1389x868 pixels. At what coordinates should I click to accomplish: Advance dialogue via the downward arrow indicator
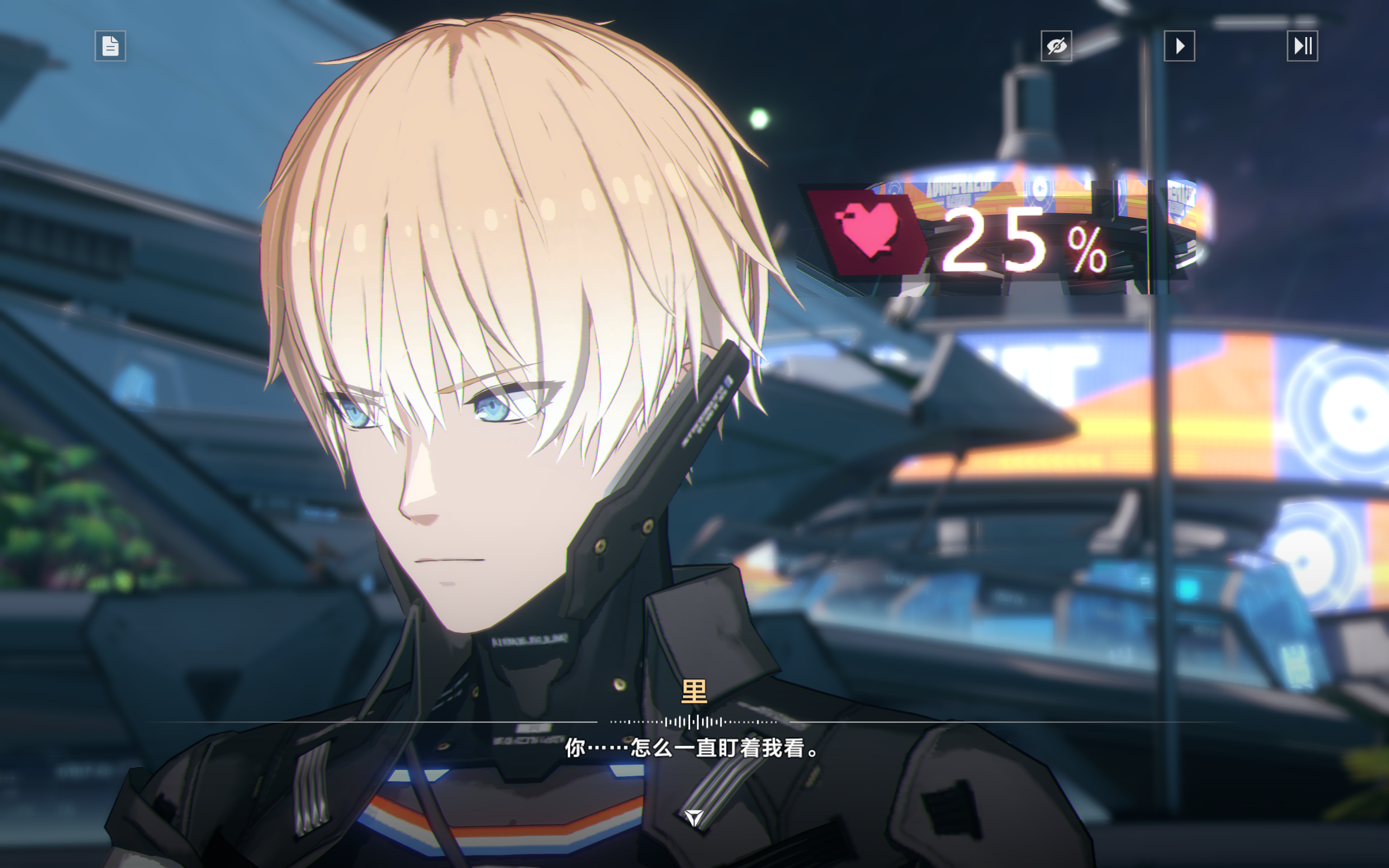(694, 817)
